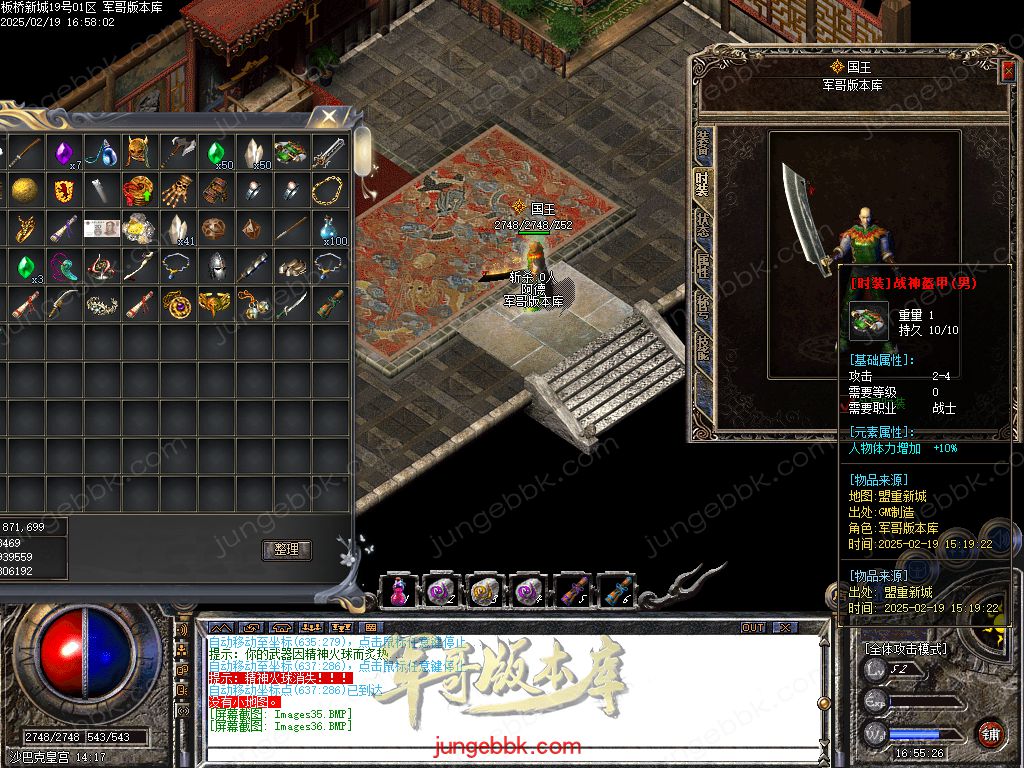Click the 整理 sort button
This screenshot has height=768, width=1024.
click(287, 549)
